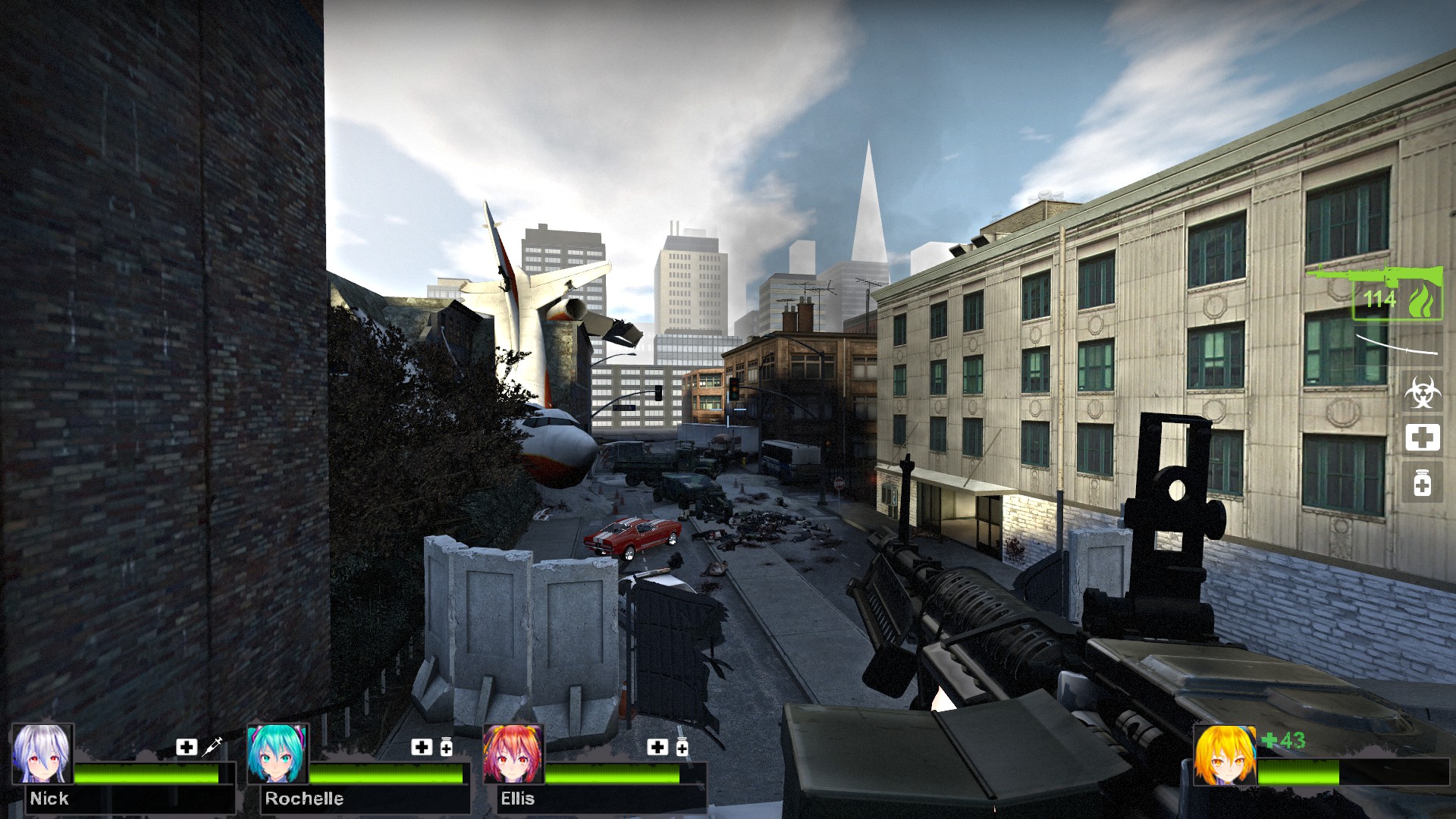Select the pain pills bottle slot

pos(1422,482)
